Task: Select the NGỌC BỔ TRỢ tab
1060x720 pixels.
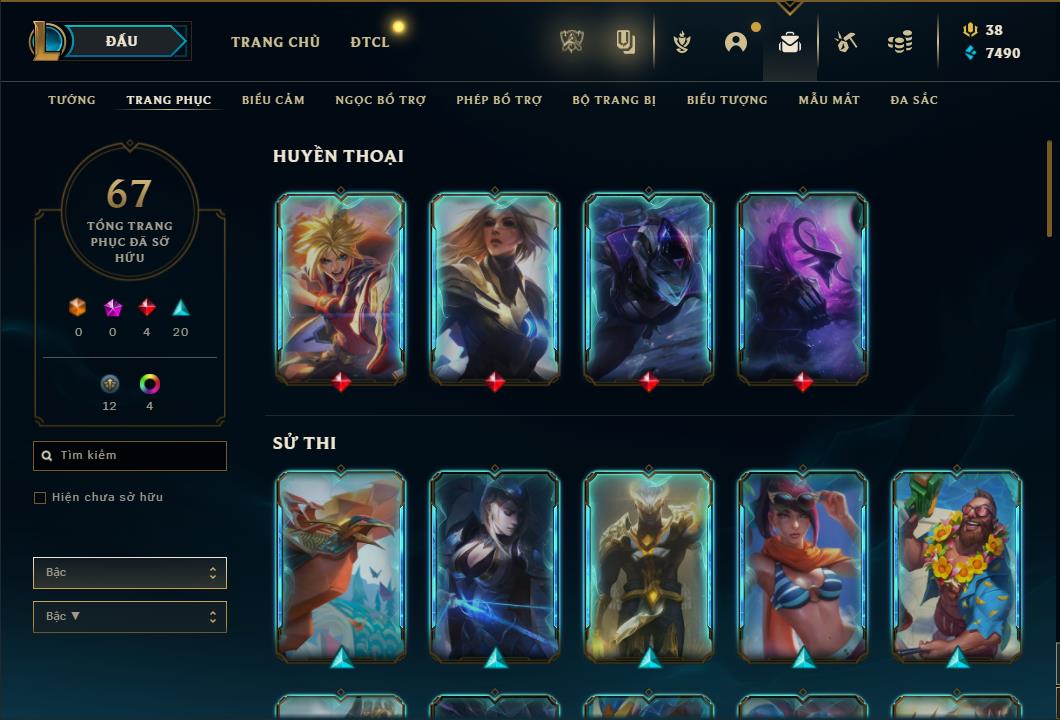Action: 380,100
